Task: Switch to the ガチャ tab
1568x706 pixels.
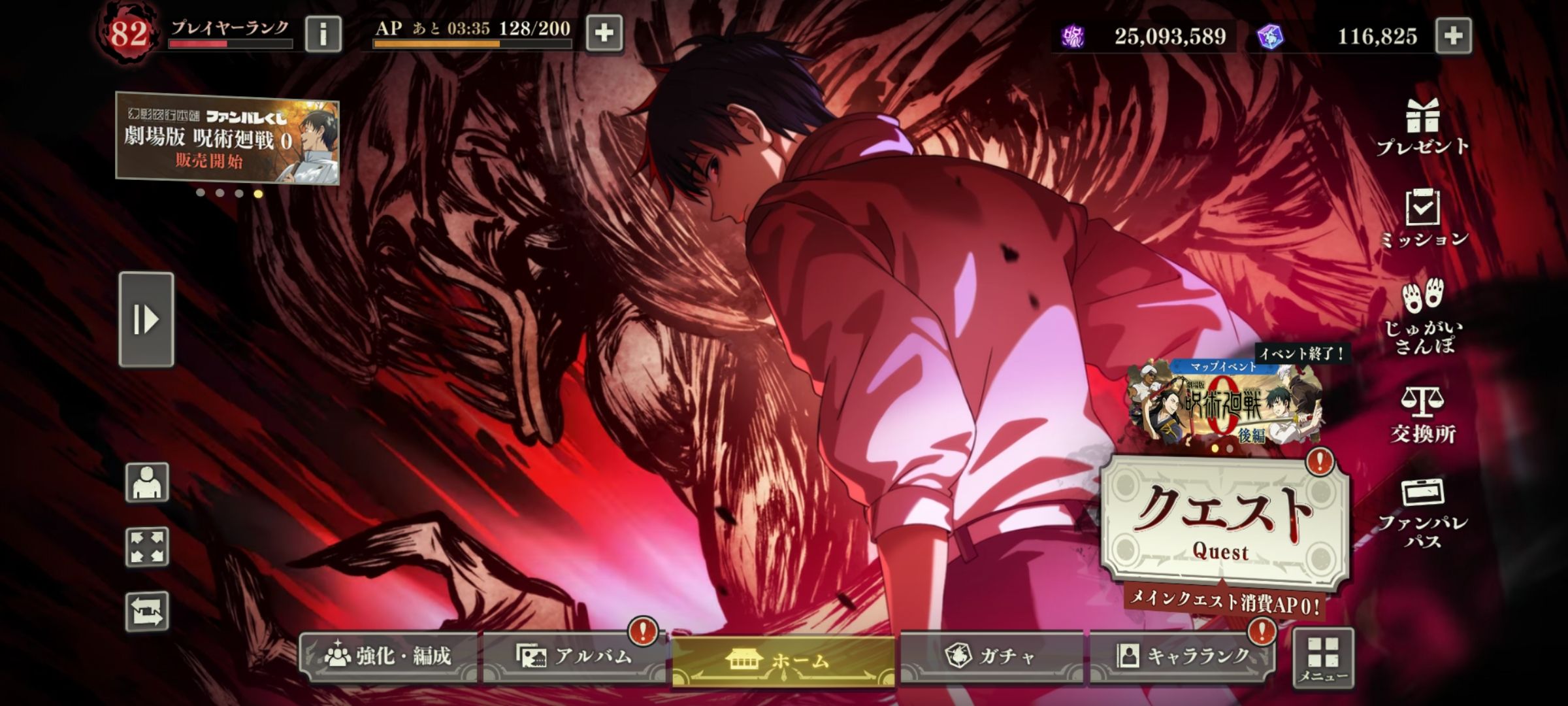Action: pyautogui.click(x=991, y=656)
